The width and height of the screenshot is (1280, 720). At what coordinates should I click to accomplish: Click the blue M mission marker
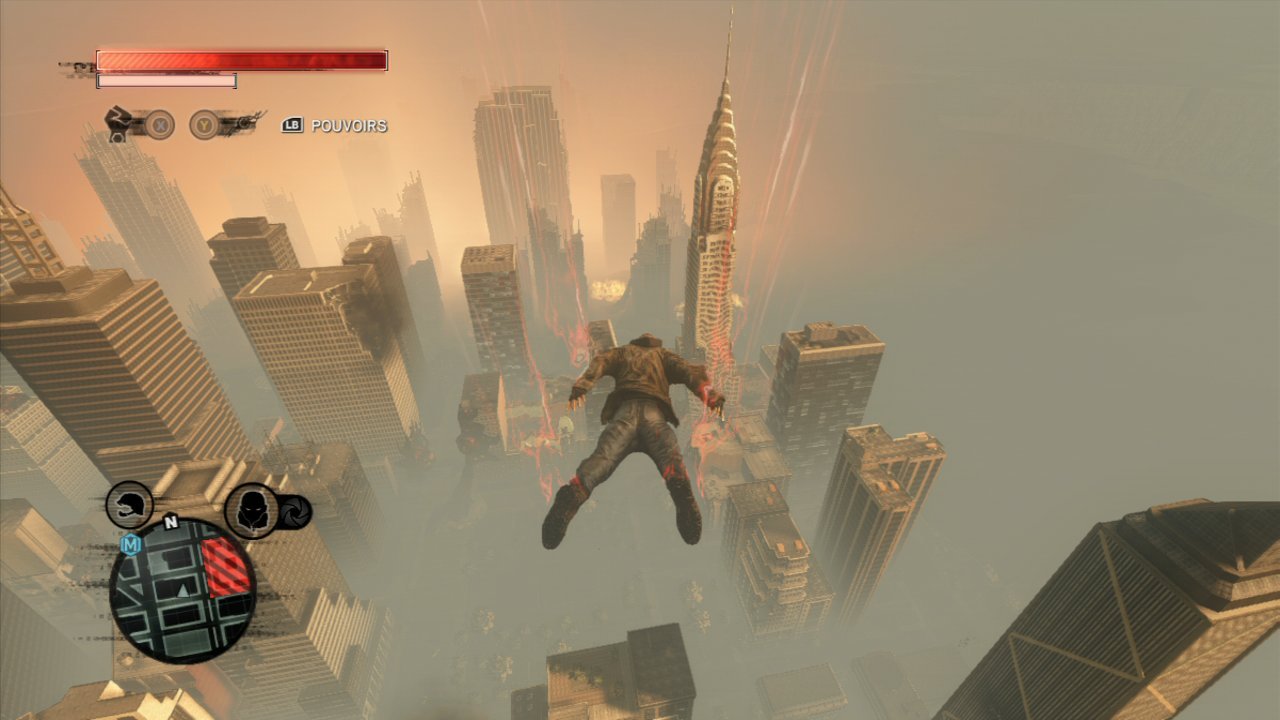pyautogui.click(x=131, y=544)
